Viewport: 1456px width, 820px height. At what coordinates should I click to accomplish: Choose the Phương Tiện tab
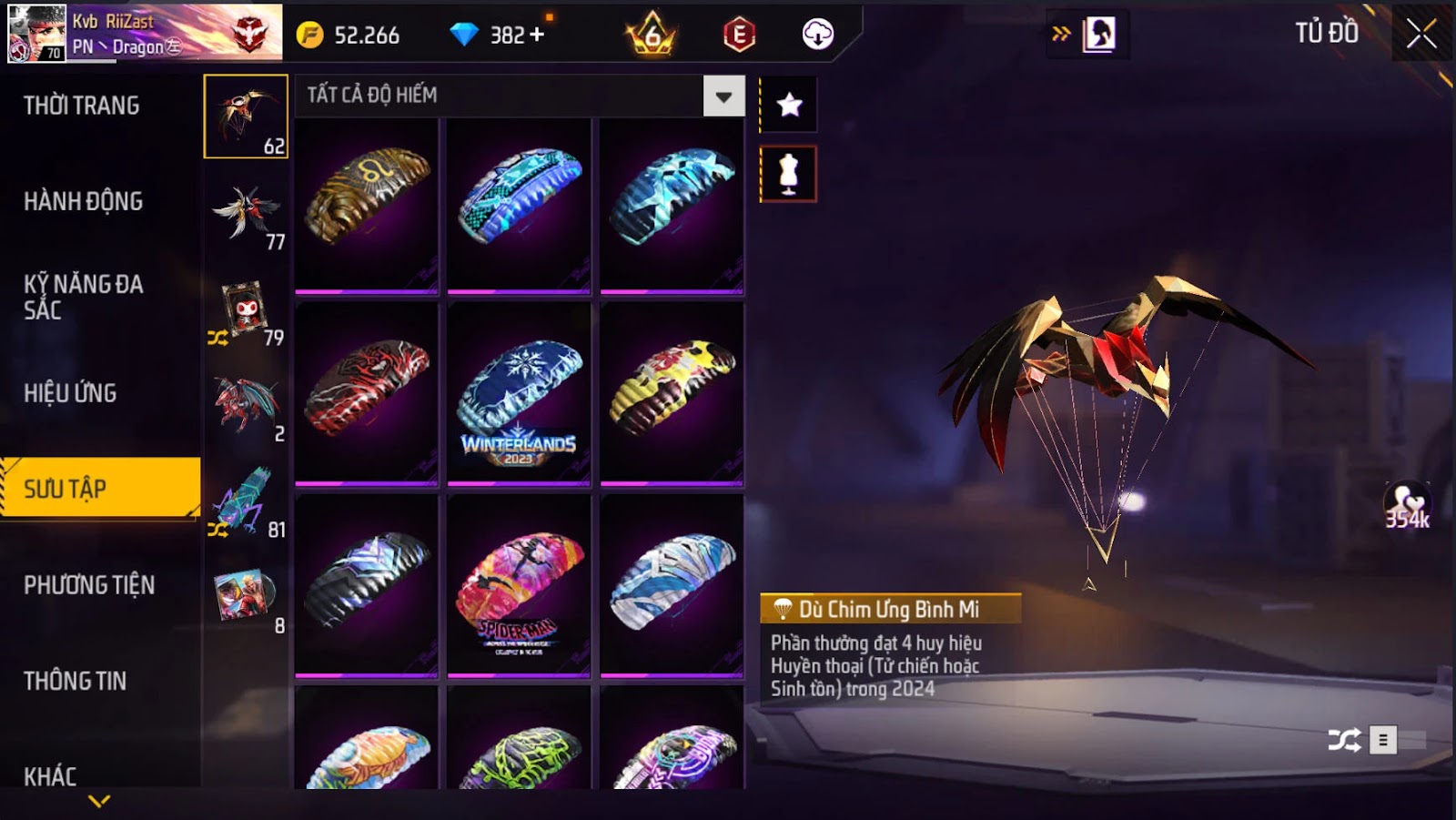pyautogui.click(x=89, y=585)
